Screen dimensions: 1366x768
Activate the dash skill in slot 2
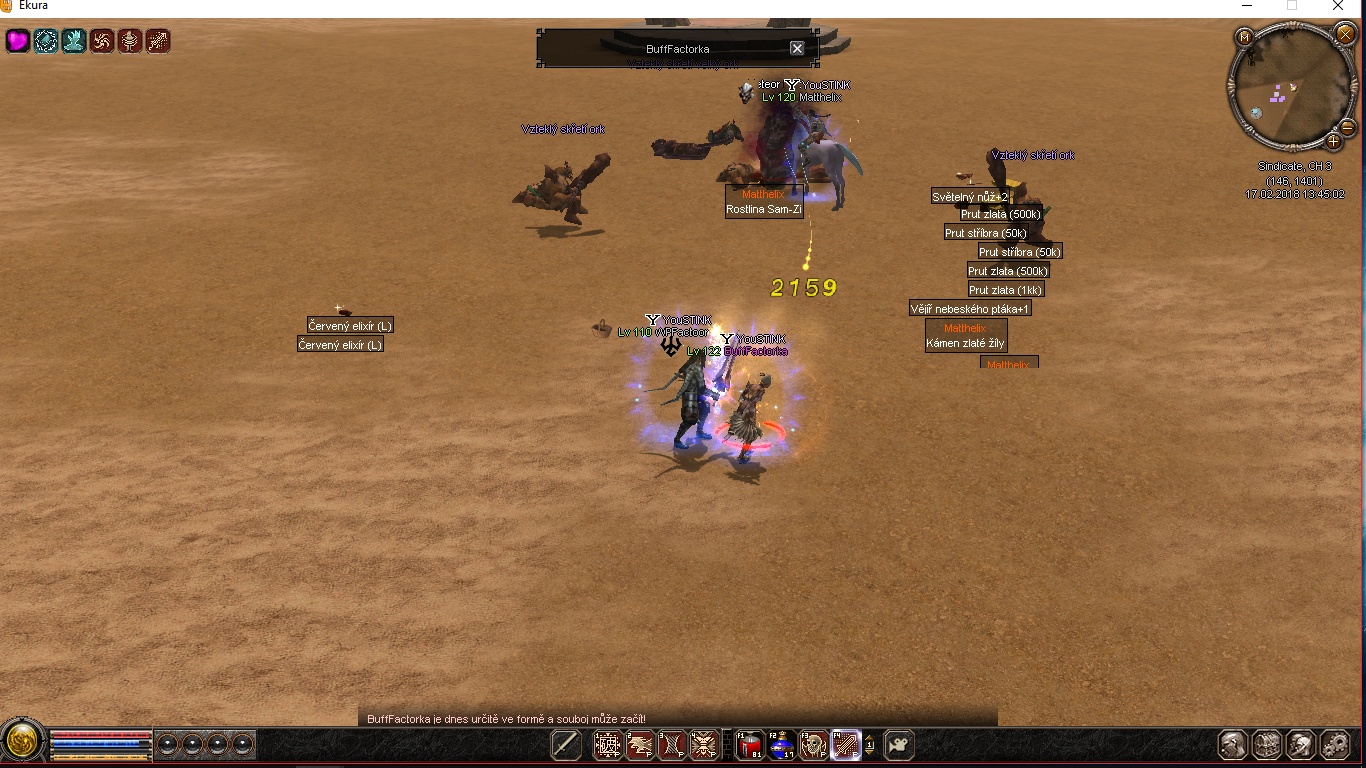pyautogui.click(x=640, y=745)
